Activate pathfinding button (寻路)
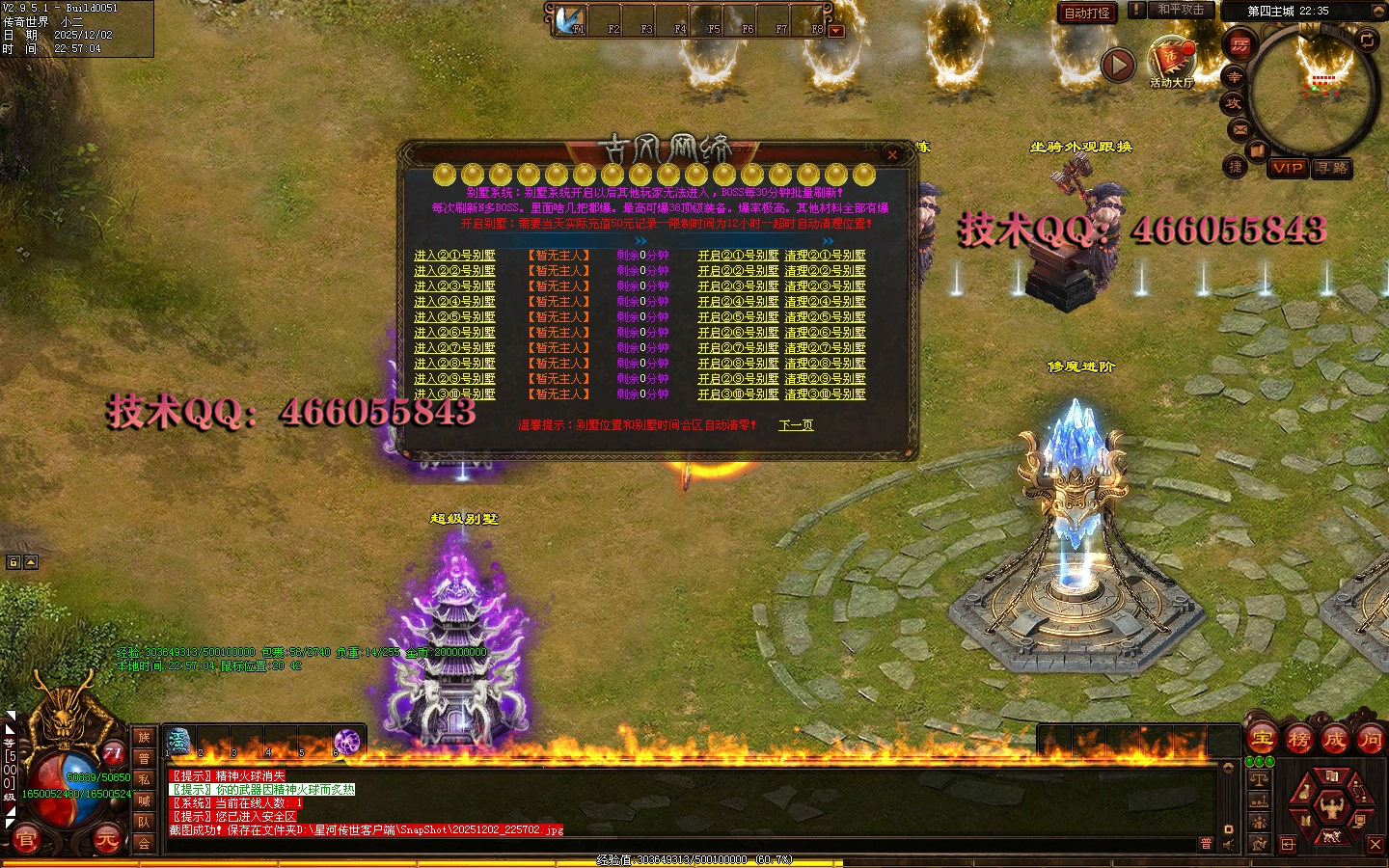 coord(1332,168)
